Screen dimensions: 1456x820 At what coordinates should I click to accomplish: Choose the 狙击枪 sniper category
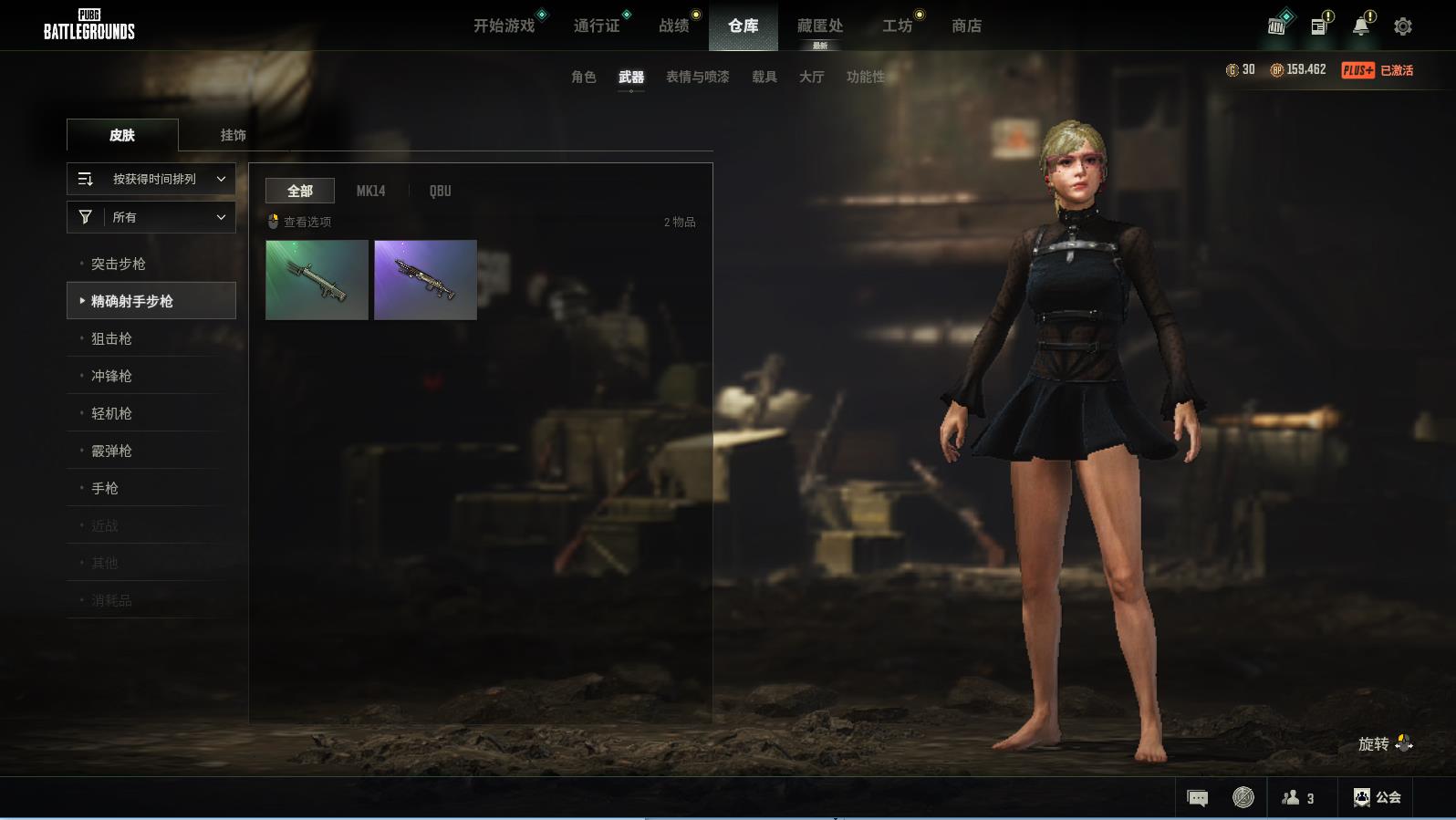point(111,338)
